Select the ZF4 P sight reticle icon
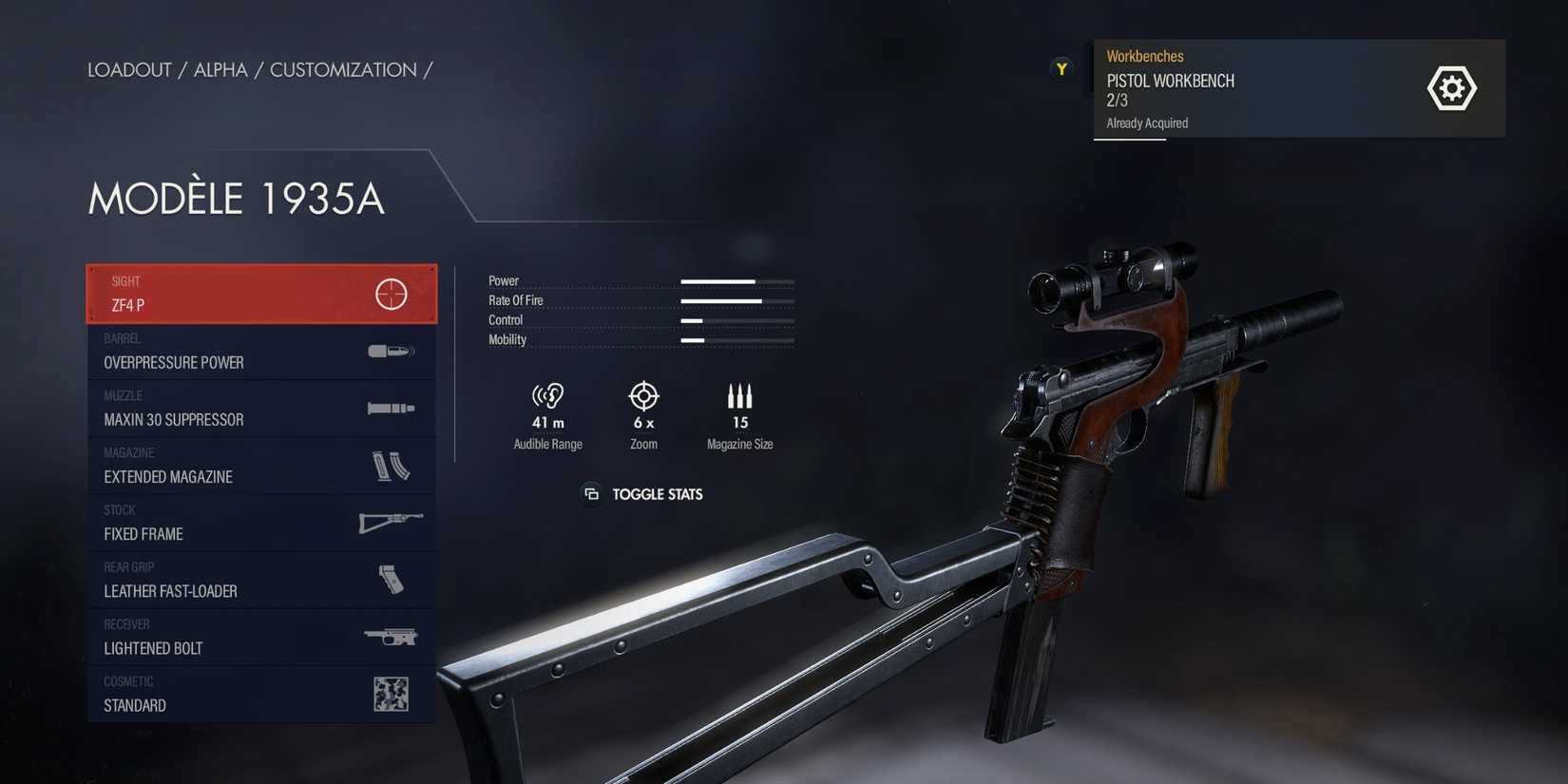This screenshot has height=784, width=1568. tap(391, 293)
